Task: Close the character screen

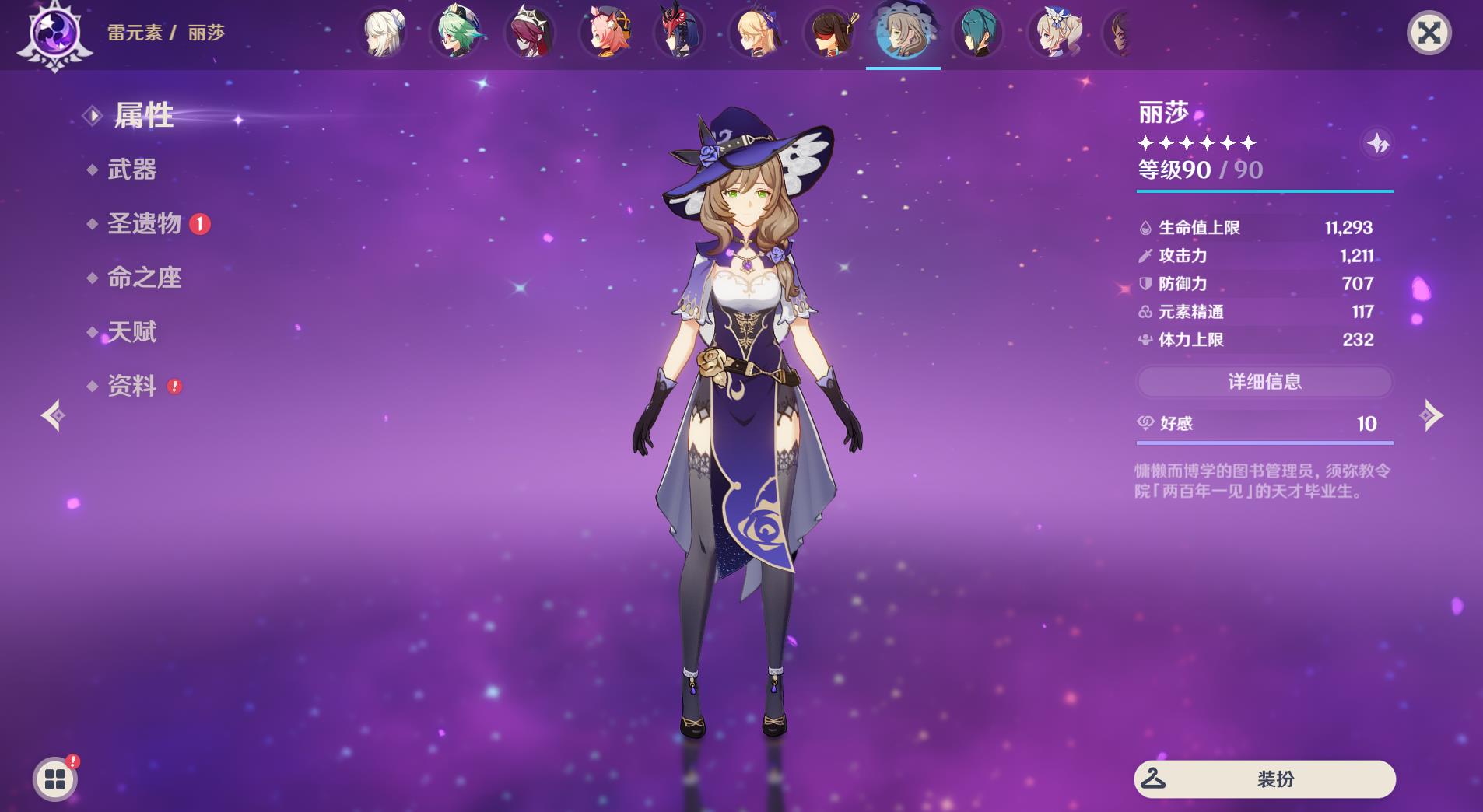Action: pyautogui.click(x=1429, y=33)
